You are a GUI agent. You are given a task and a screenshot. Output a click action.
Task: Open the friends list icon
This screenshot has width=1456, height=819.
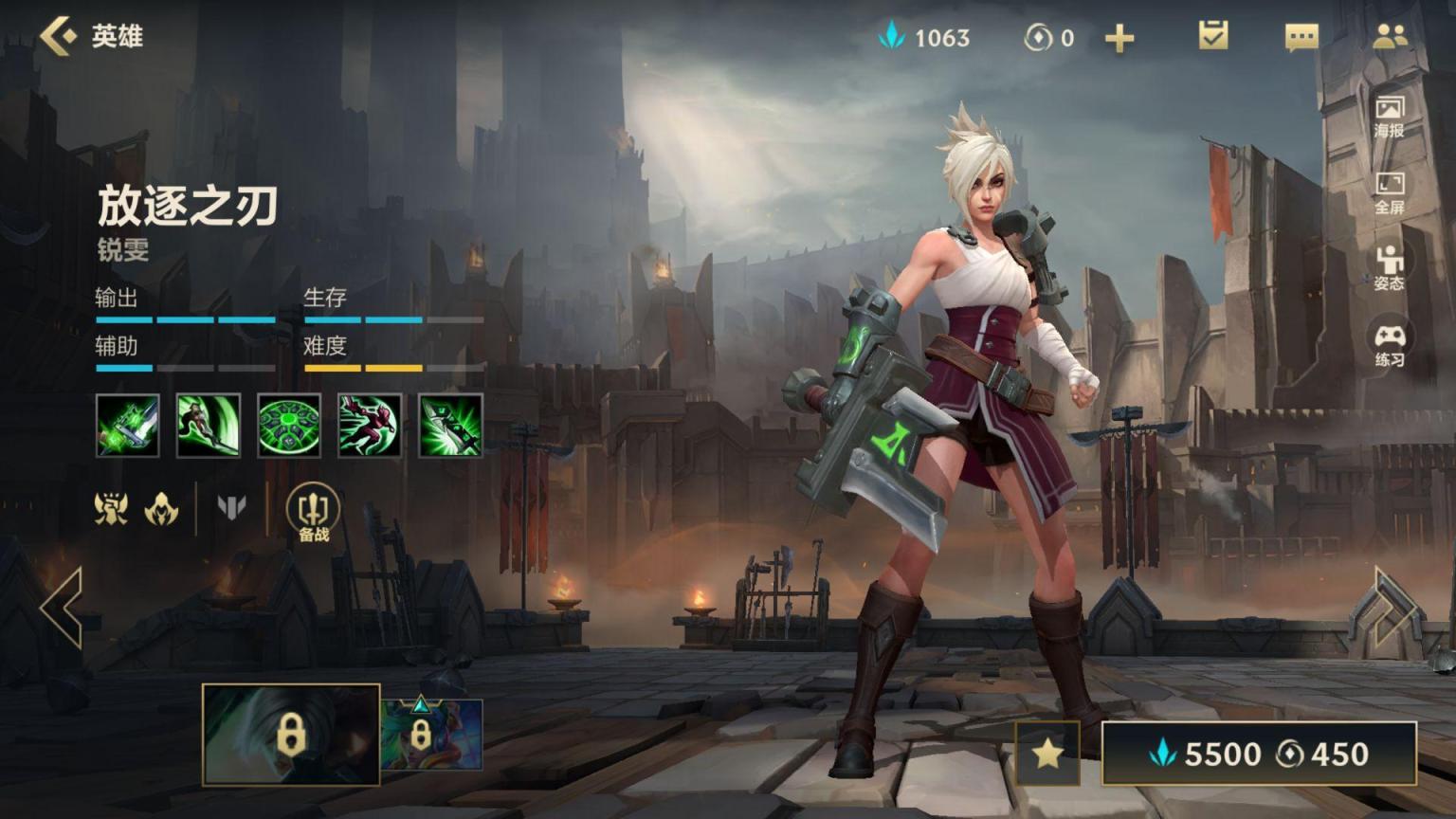click(1390, 37)
